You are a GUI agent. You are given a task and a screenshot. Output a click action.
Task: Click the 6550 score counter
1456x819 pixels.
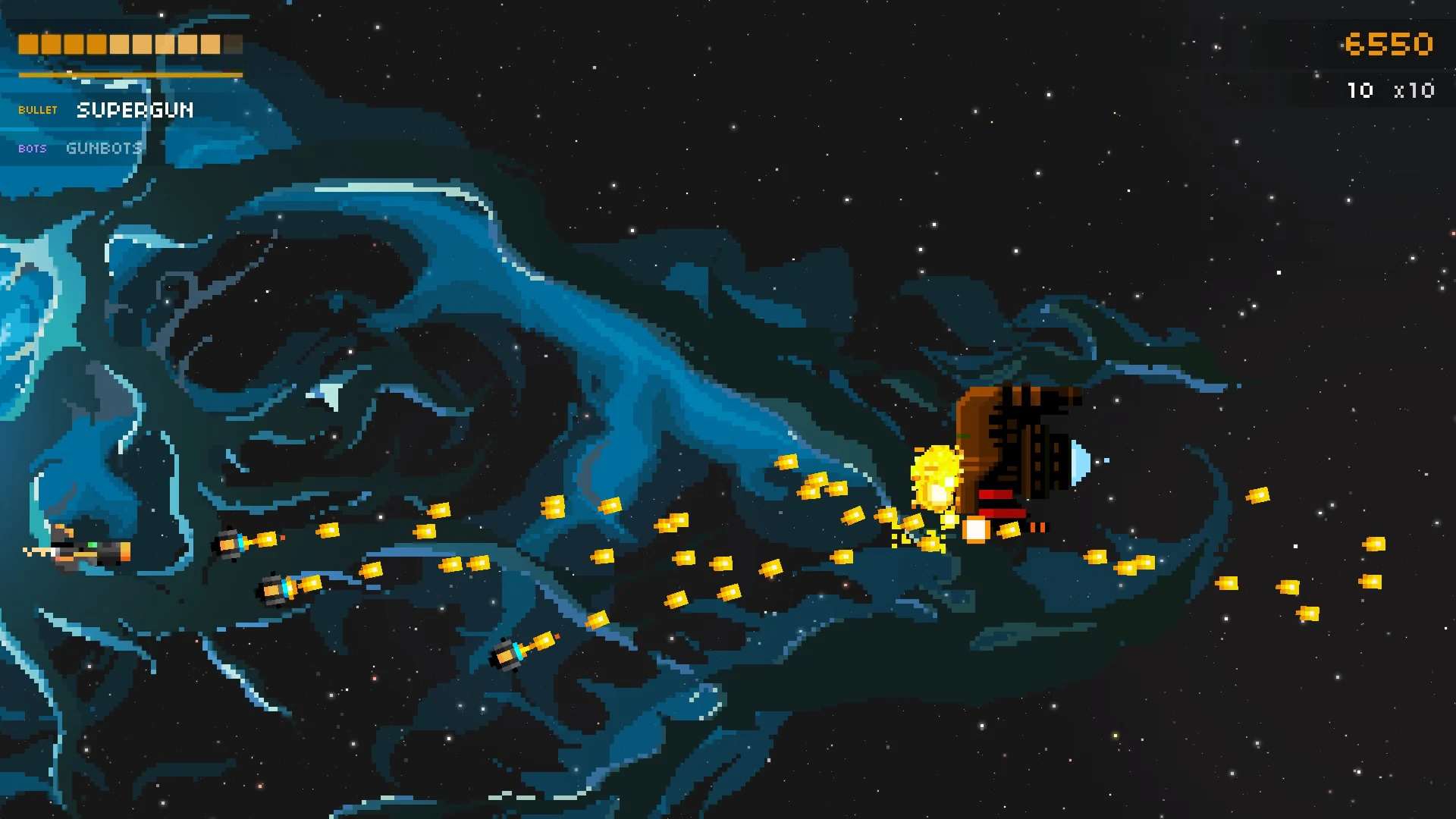[x=1391, y=44]
